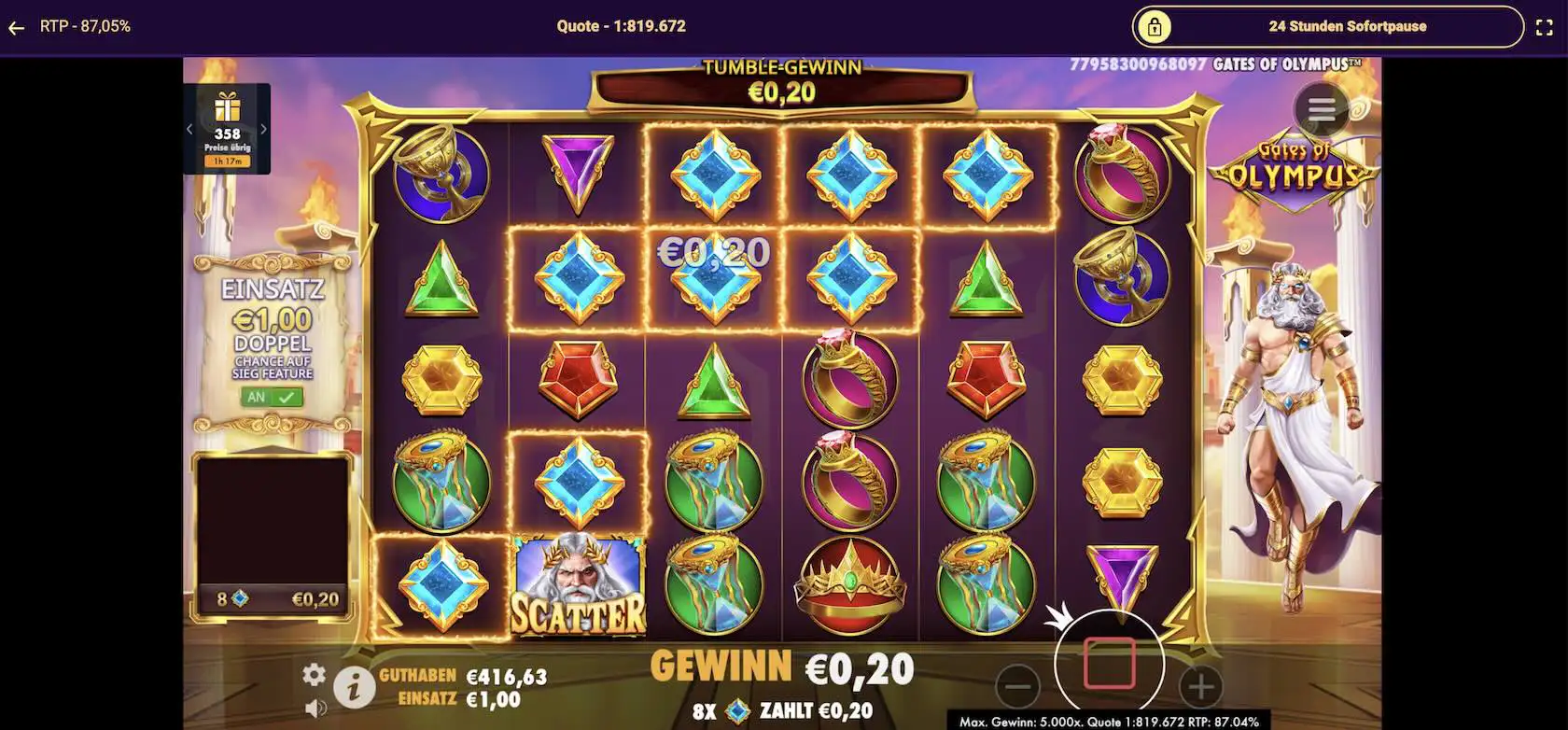
Task: Open the game settings gear
Action: (315, 672)
